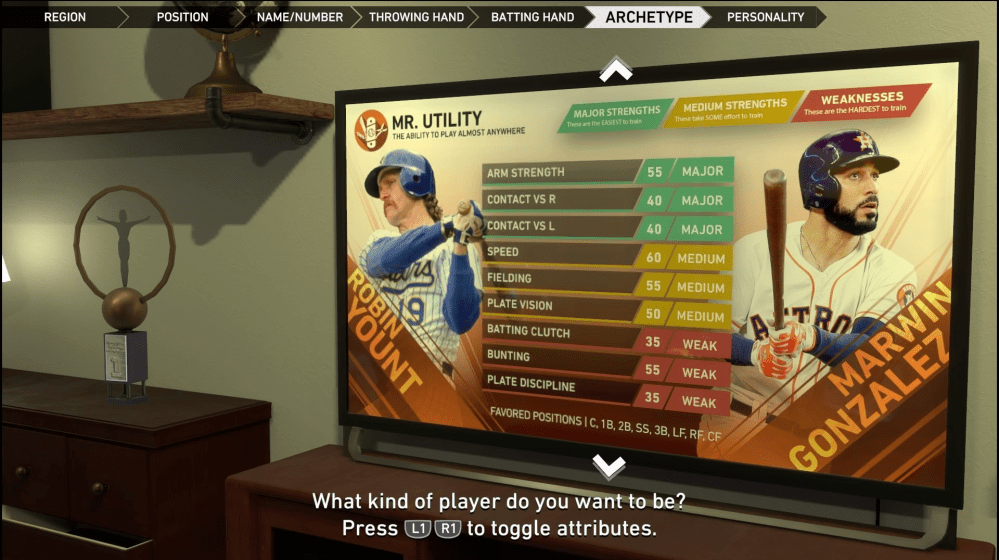Select the Weaknesses legend tab
The image size is (999, 560).
(861, 104)
